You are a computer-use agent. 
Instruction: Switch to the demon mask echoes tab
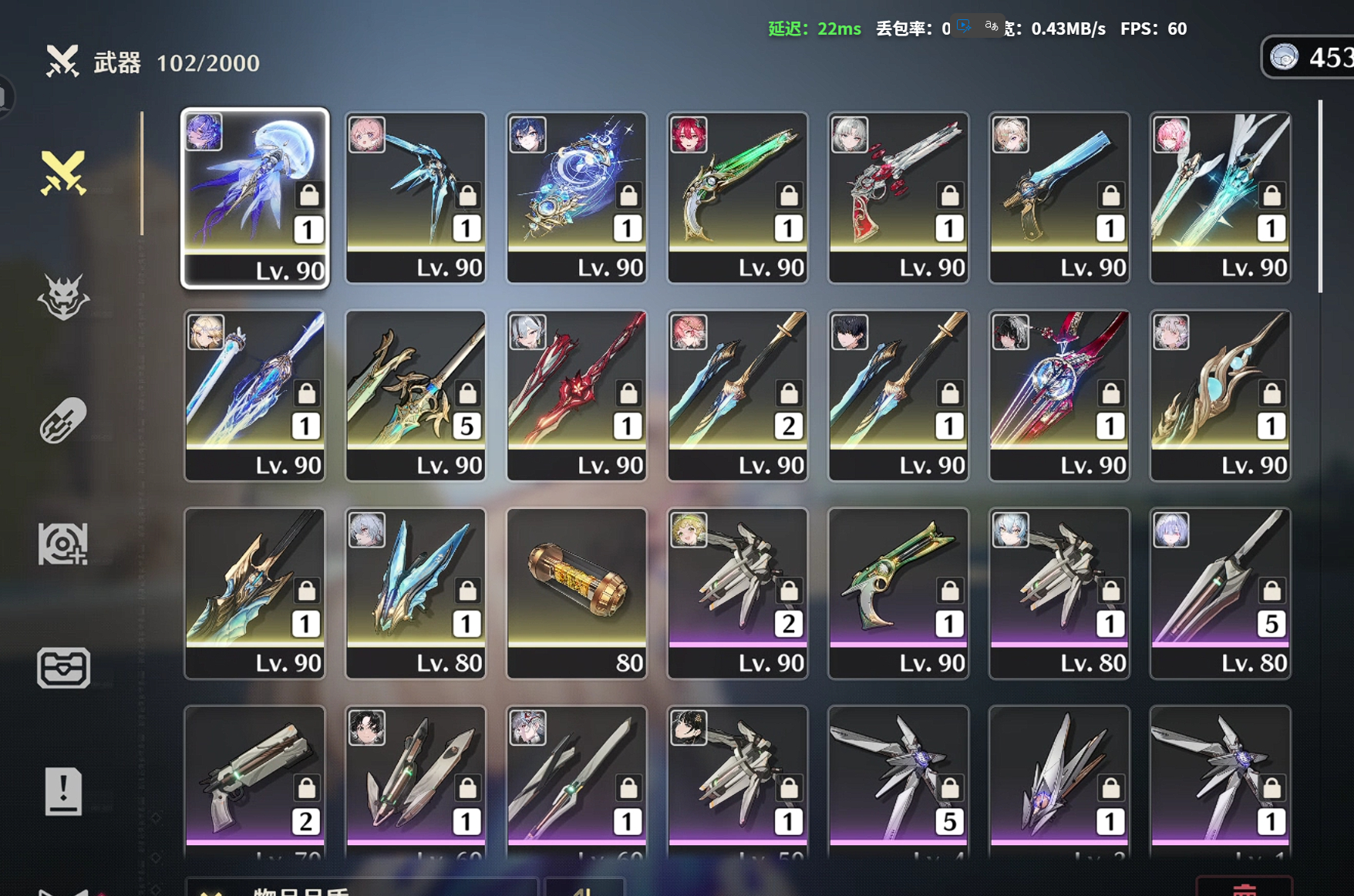[x=63, y=297]
